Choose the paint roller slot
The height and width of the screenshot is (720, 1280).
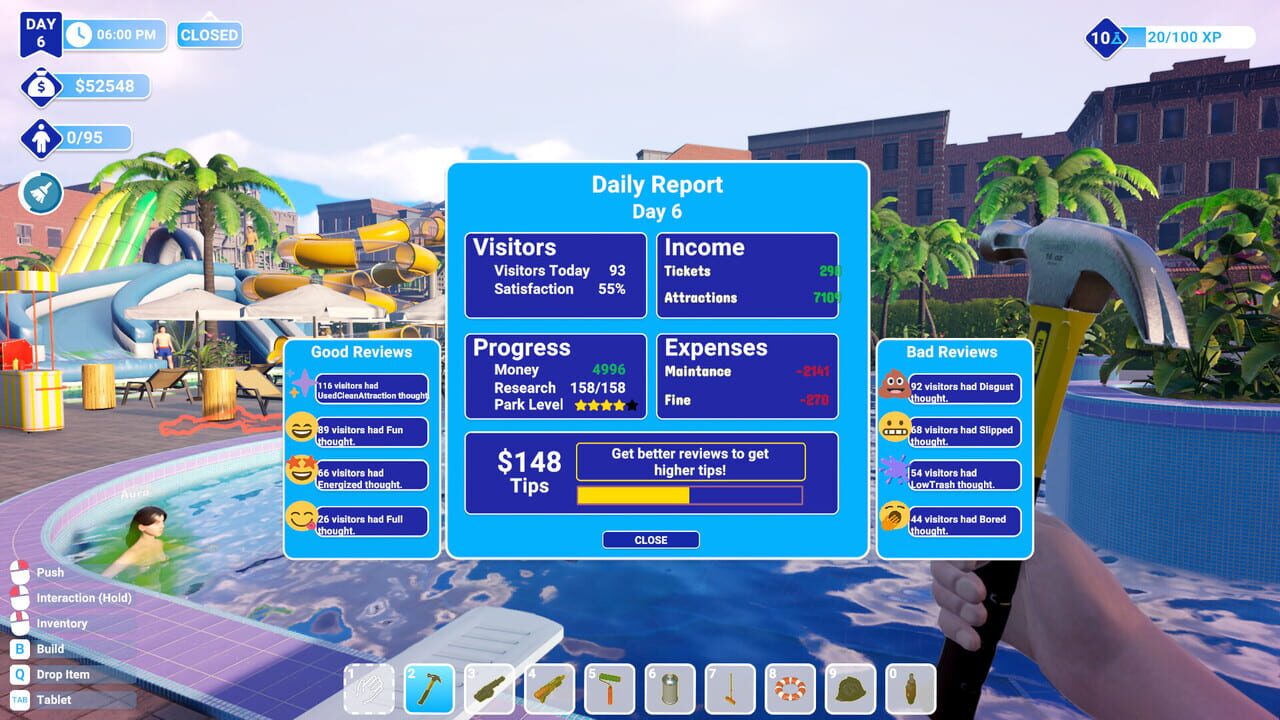(610, 689)
